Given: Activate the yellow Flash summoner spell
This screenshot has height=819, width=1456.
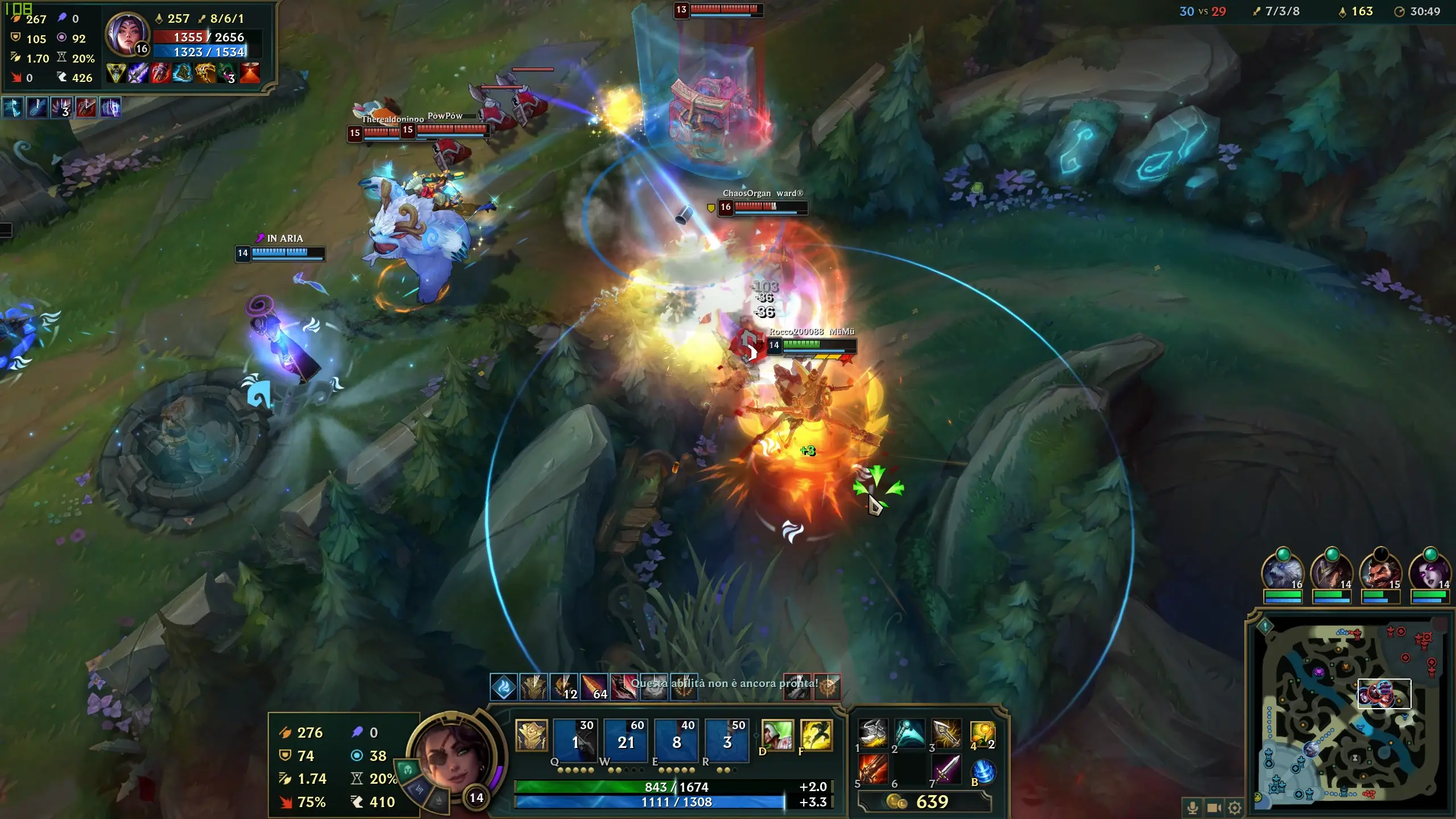Looking at the screenshot, I should pos(816,735).
